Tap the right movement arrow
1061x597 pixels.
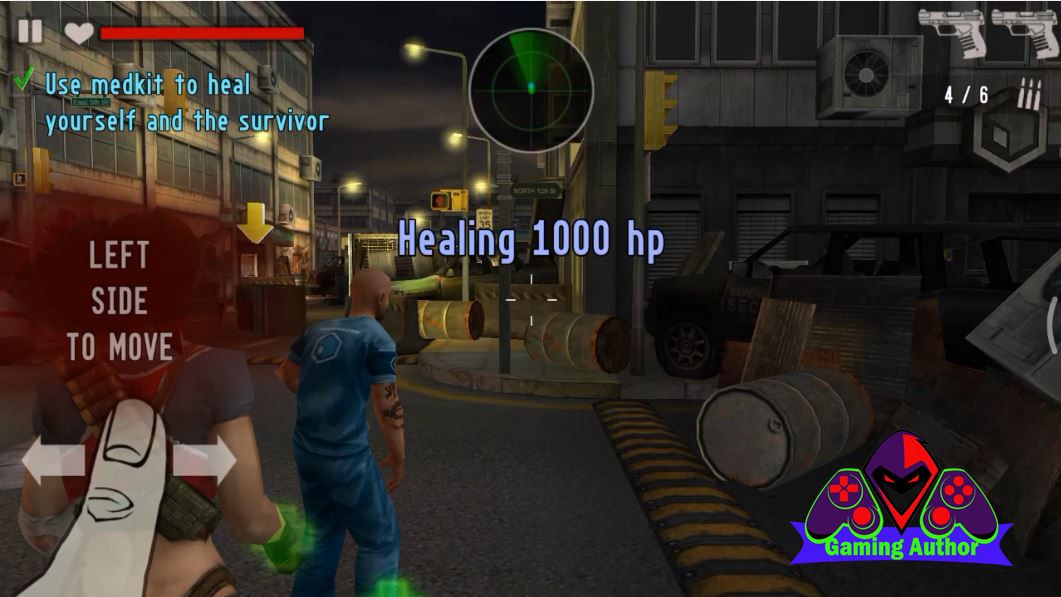click(x=205, y=460)
